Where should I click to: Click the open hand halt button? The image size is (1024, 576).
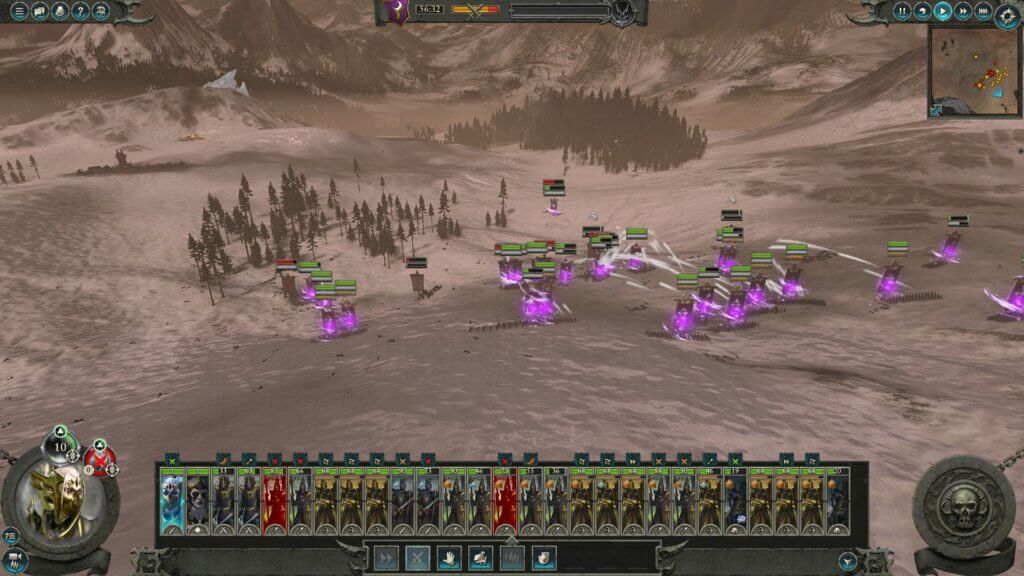(x=450, y=557)
